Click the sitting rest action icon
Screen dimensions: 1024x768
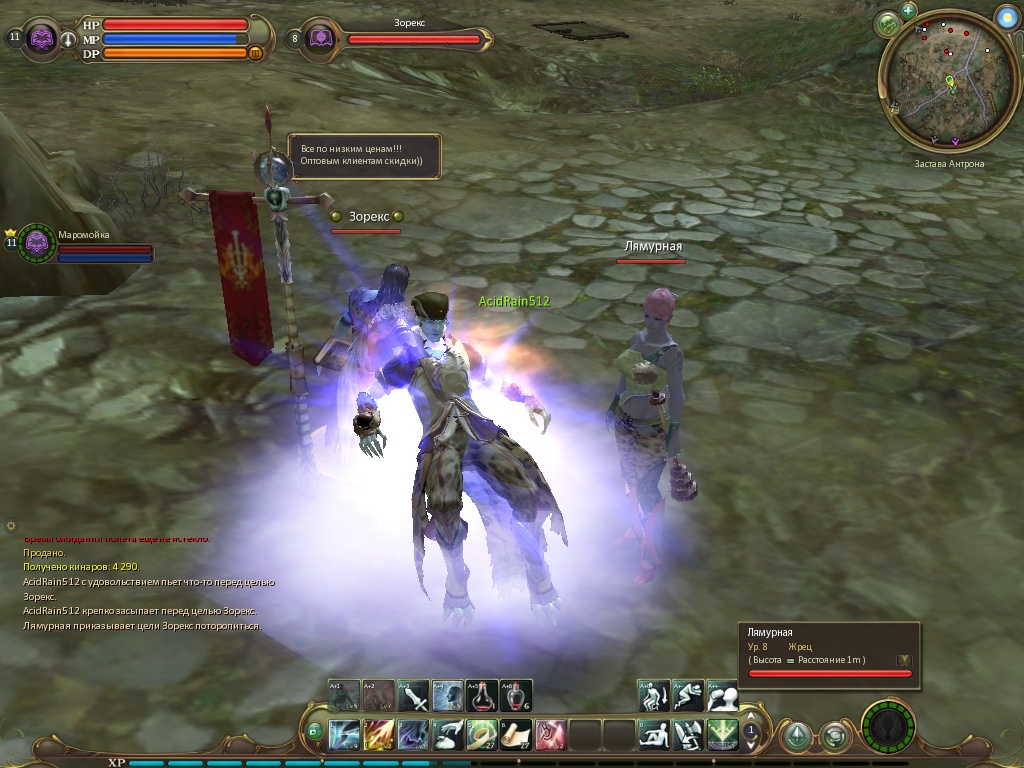pos(654,735)
